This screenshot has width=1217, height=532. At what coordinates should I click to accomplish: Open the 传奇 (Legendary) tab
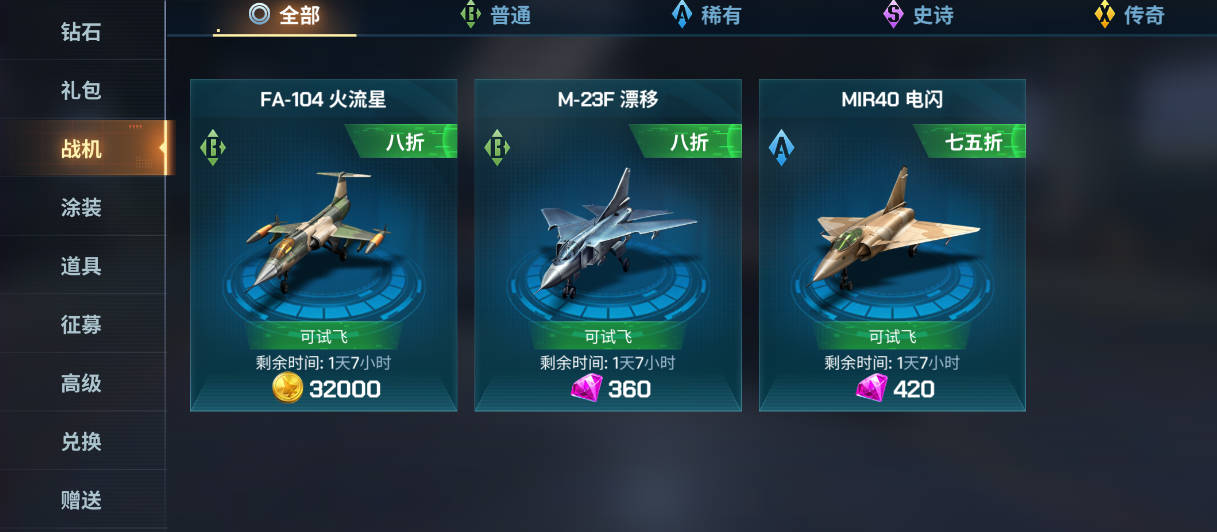[1130, 16]
